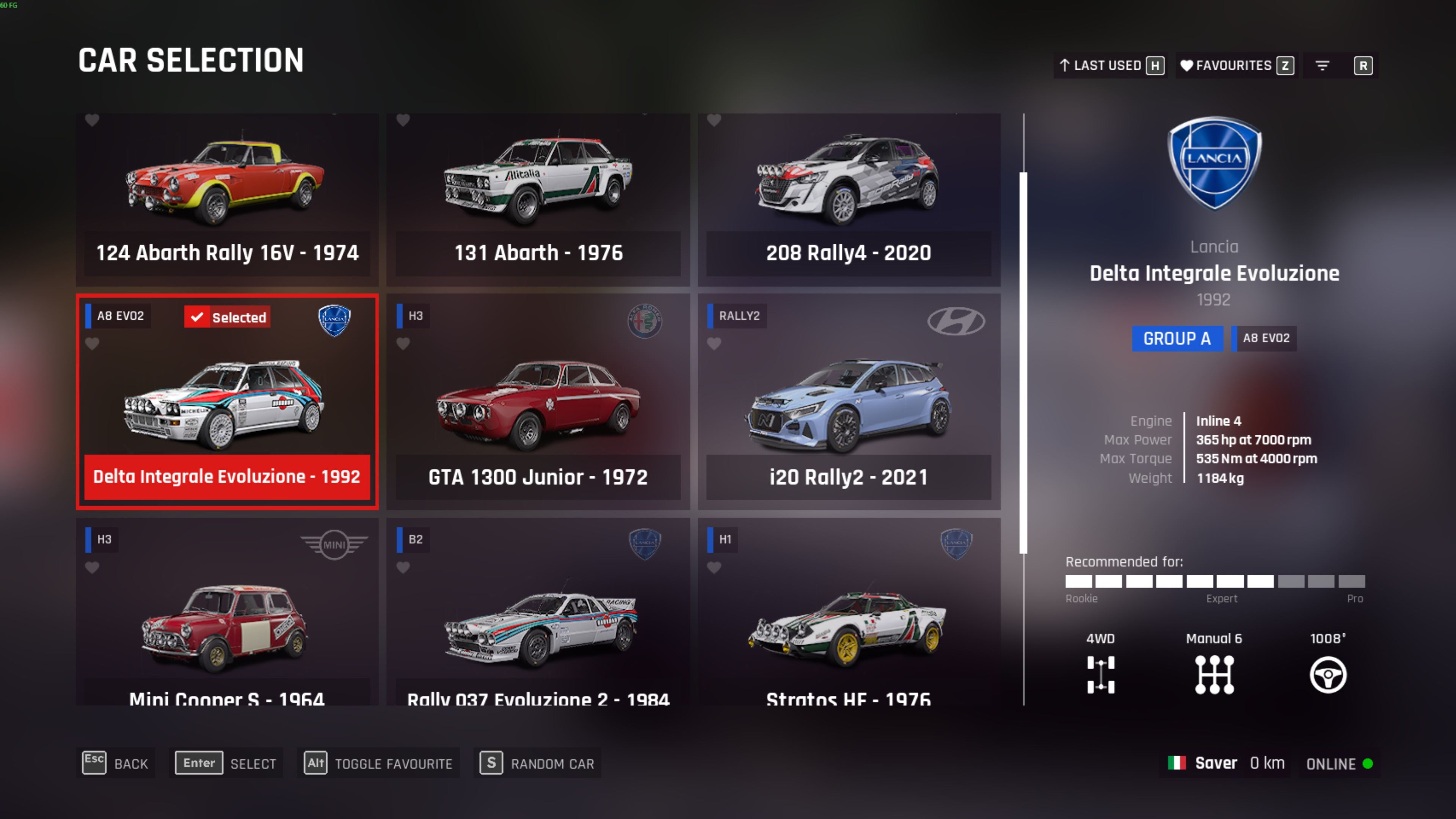Choose the GTA 1300 Junior 1972
The image size is (1456, 819).
click(538, 401)
